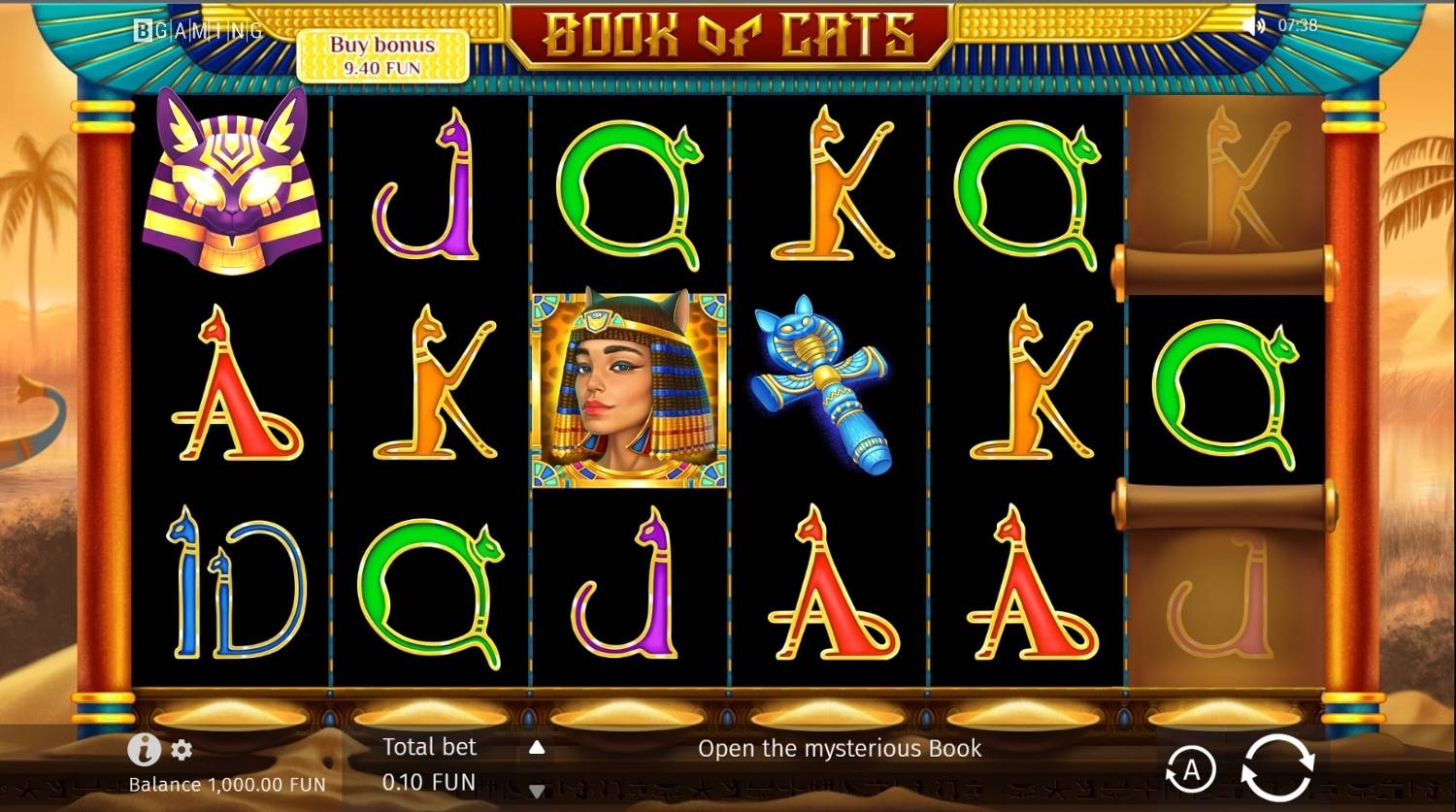Open the settings gear menu
Image resolution: width=1456 pixels, height=812 pixels.
[181, 750]
